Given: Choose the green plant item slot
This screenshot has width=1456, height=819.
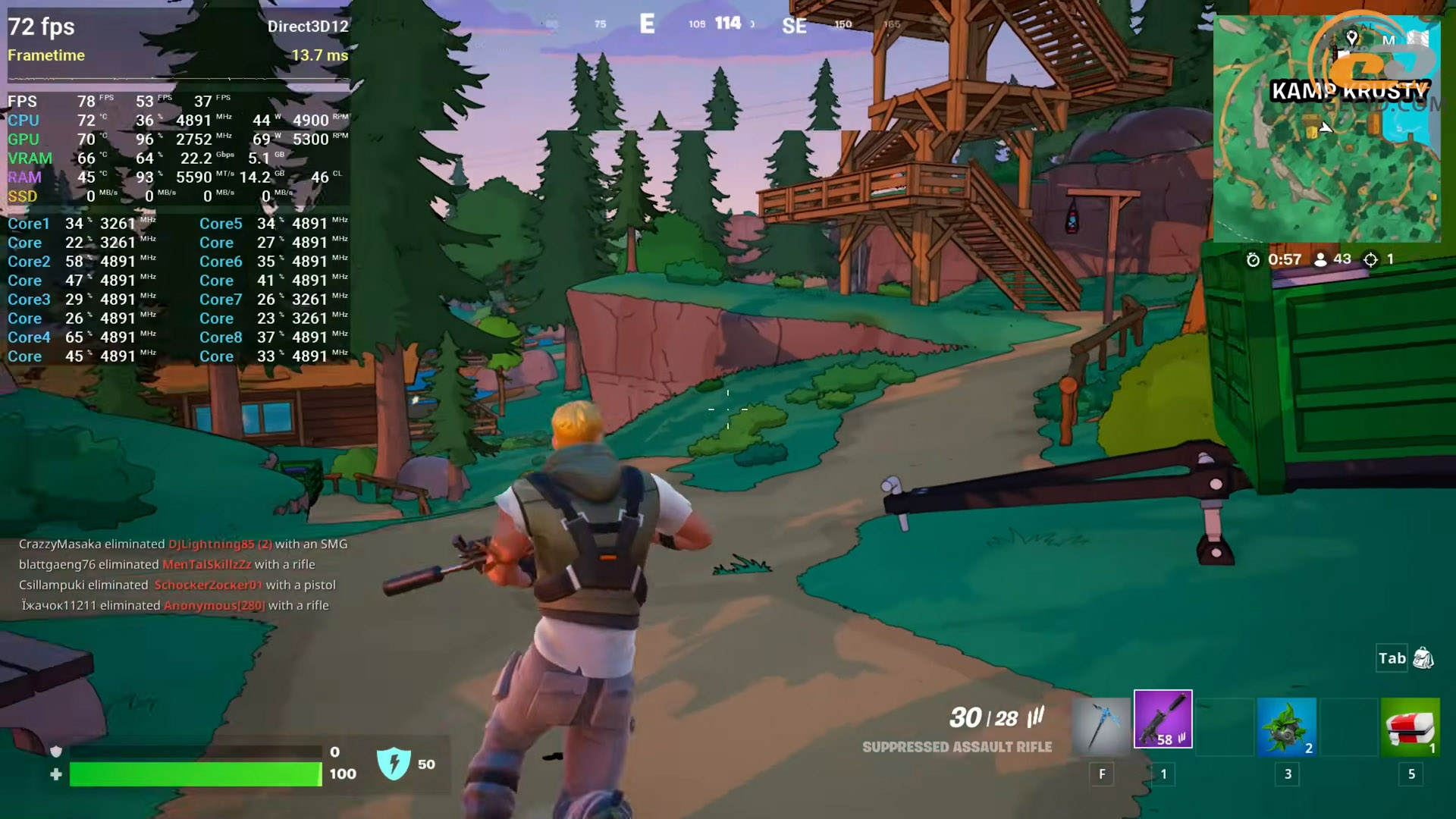Looking at the screenshot, I should click(x=1286, y=726).
